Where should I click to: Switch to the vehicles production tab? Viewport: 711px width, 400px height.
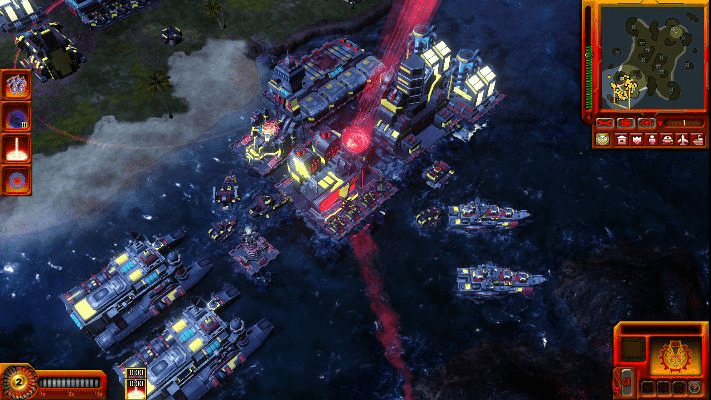(666, 139)
